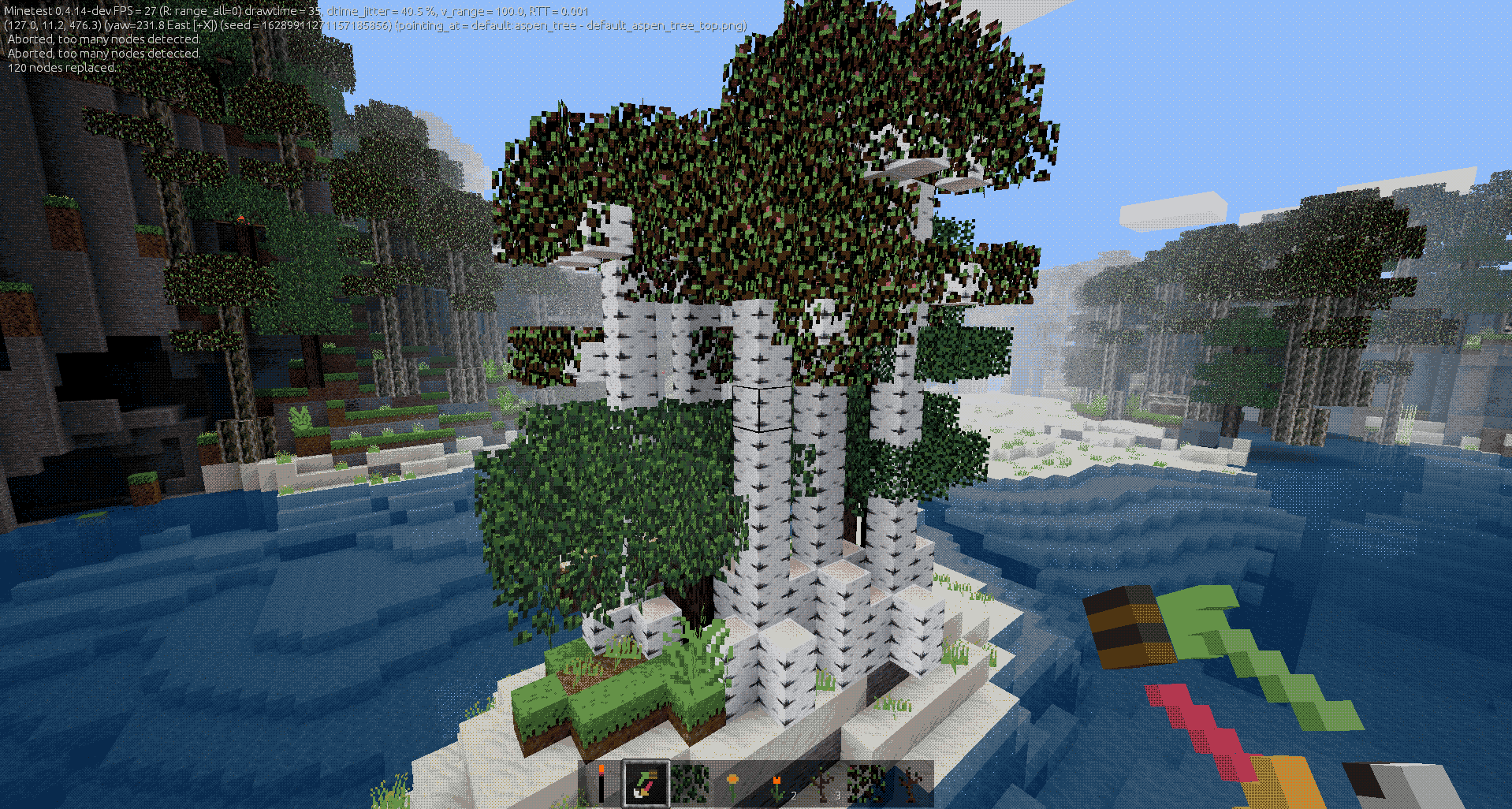Click the wielded axe shown in hand

coord(1222,670)
